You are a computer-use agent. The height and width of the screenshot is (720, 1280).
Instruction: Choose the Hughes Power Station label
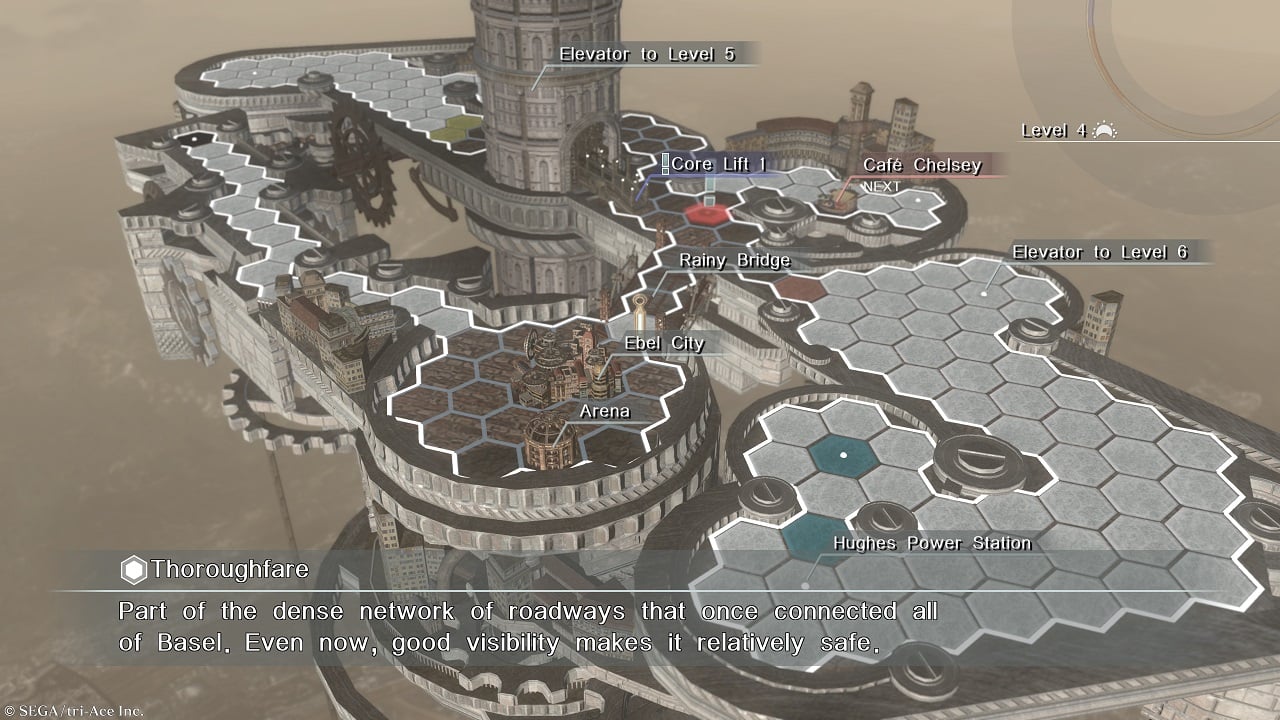932,543
